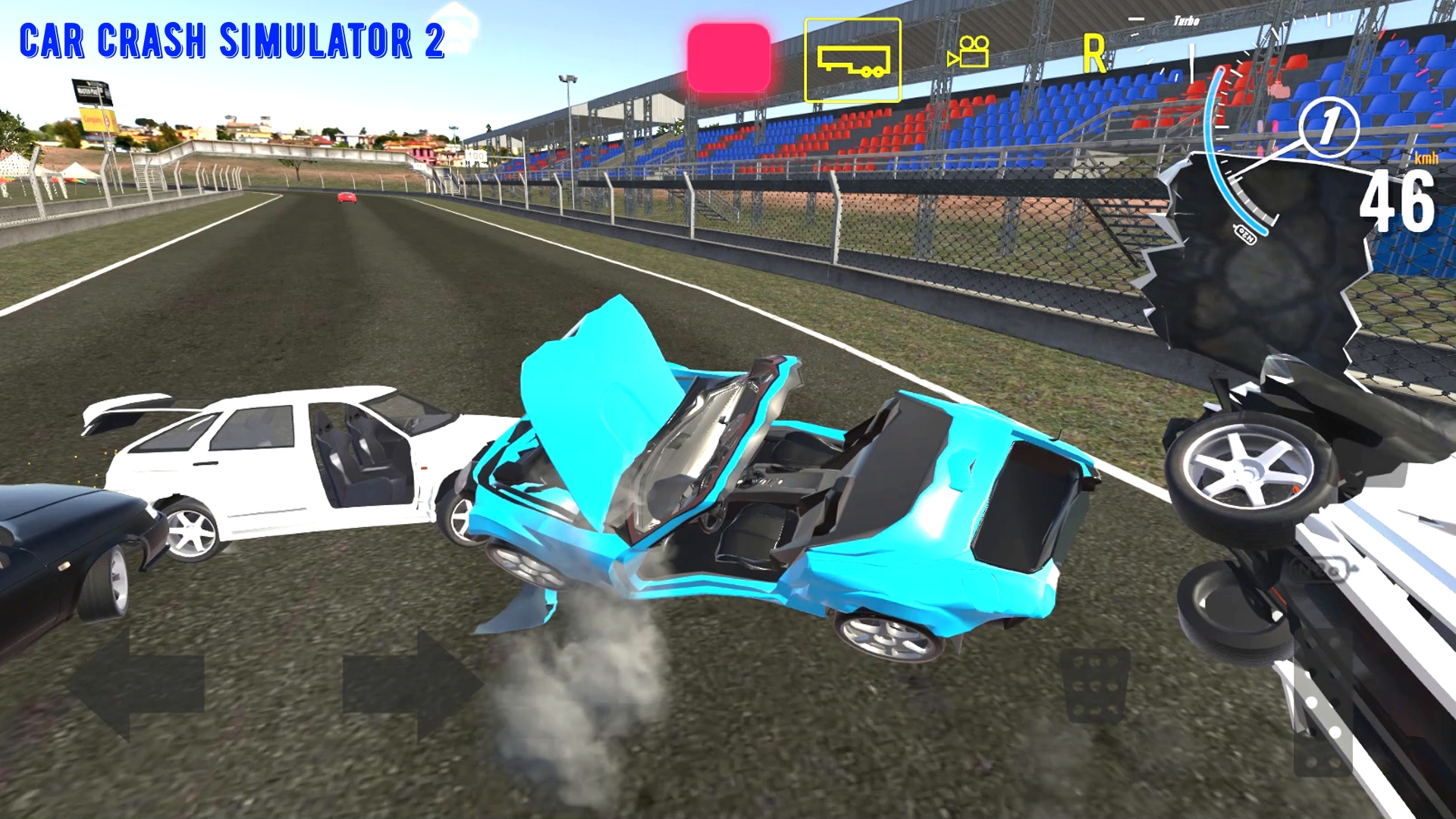This screenshot has width=1456, height=819.
Task: Toggle the reverse gear R indicator
Action: click(1093, 53)
